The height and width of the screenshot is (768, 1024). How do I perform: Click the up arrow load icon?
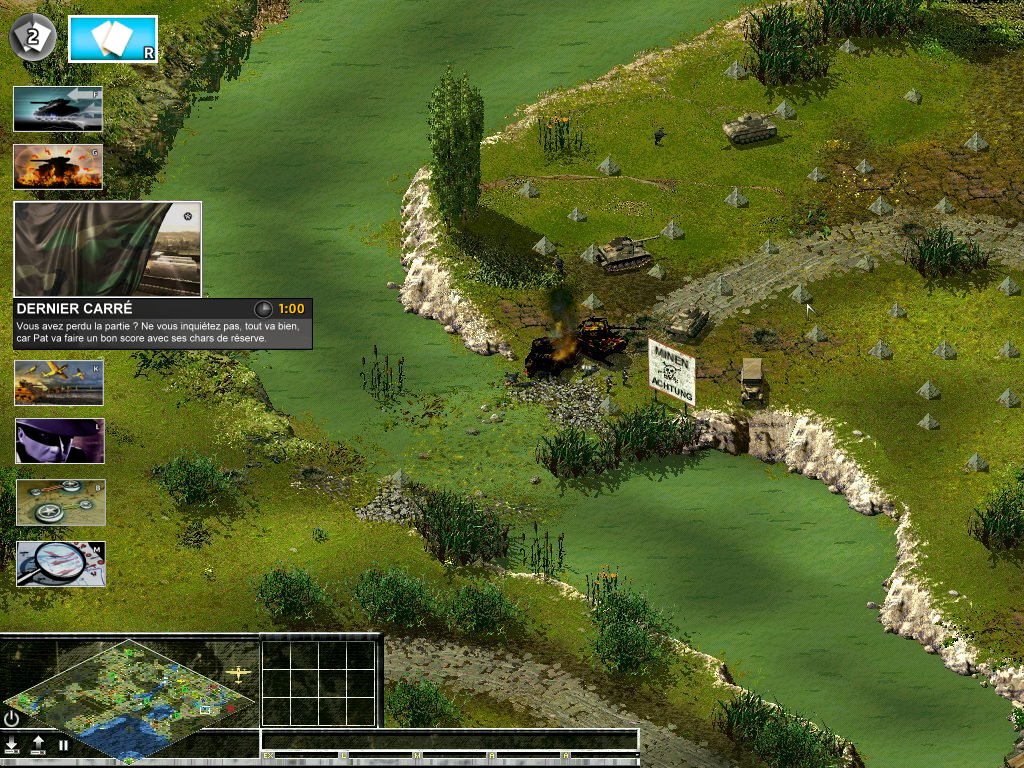pyautogui.click(x=38, y=745)
